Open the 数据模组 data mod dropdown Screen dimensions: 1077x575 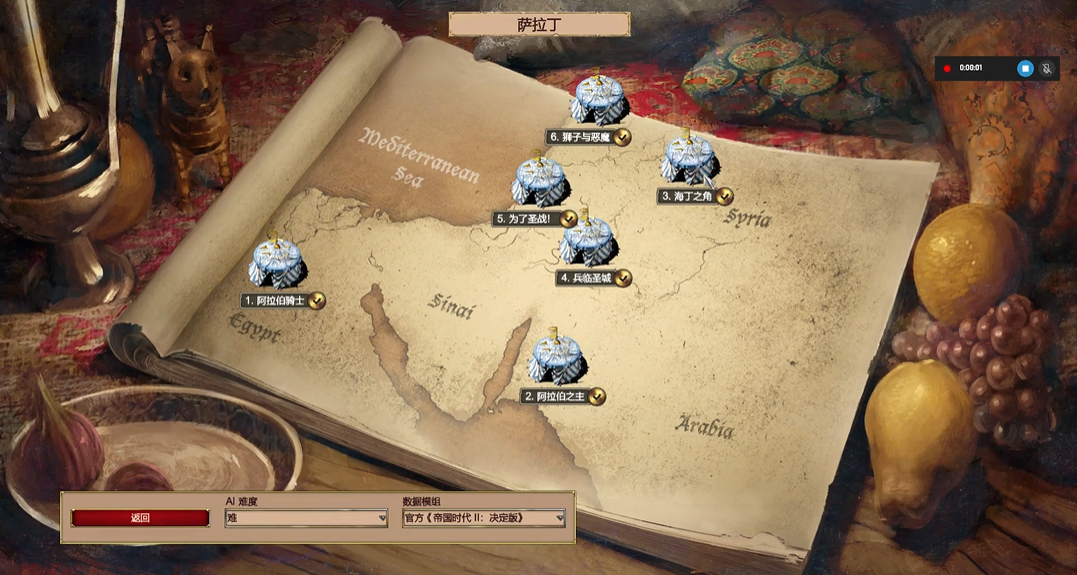point(484,518)
